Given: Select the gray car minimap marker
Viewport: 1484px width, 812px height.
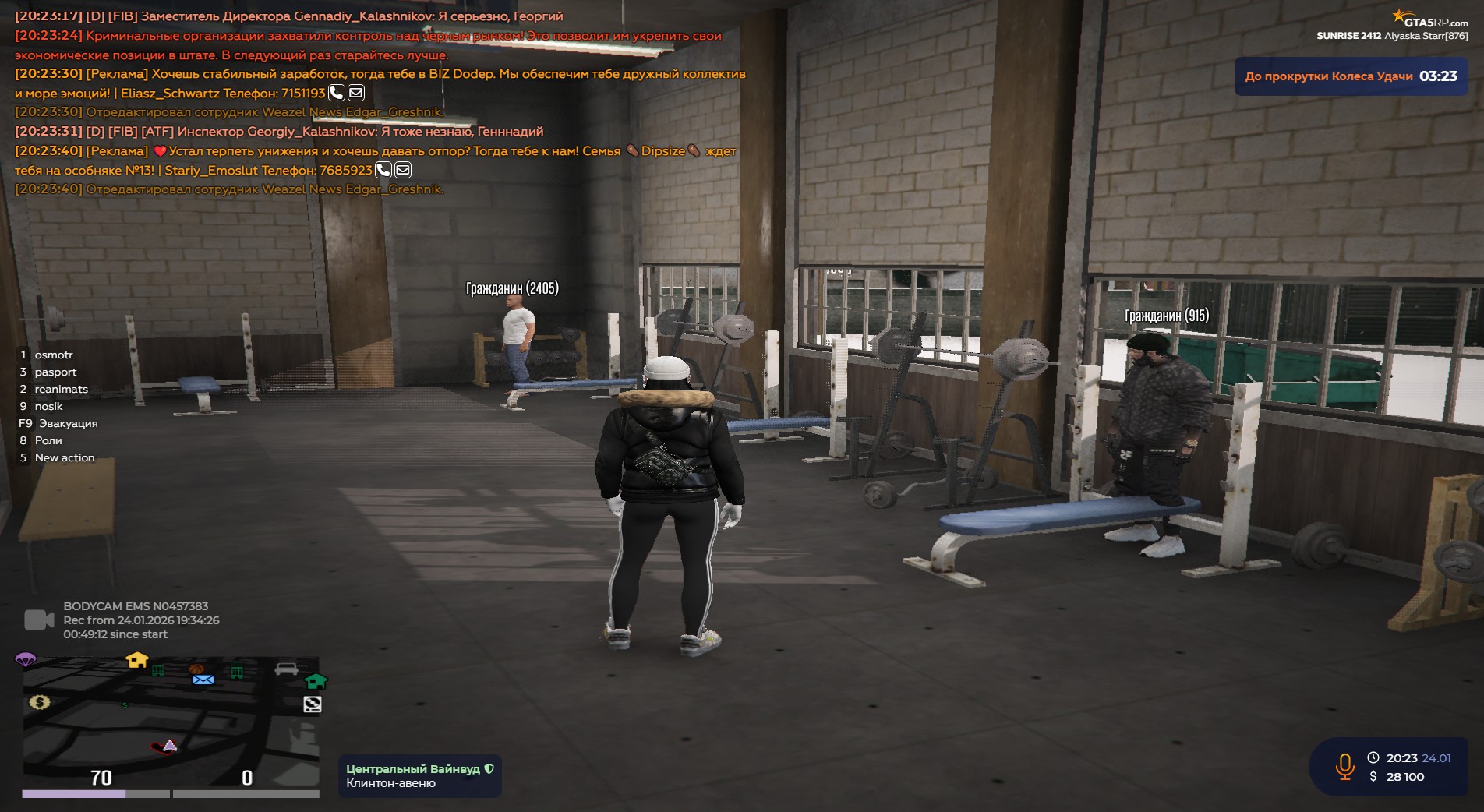Looking at the screenshot, I should pyautogui.click(x=286, y=669).
